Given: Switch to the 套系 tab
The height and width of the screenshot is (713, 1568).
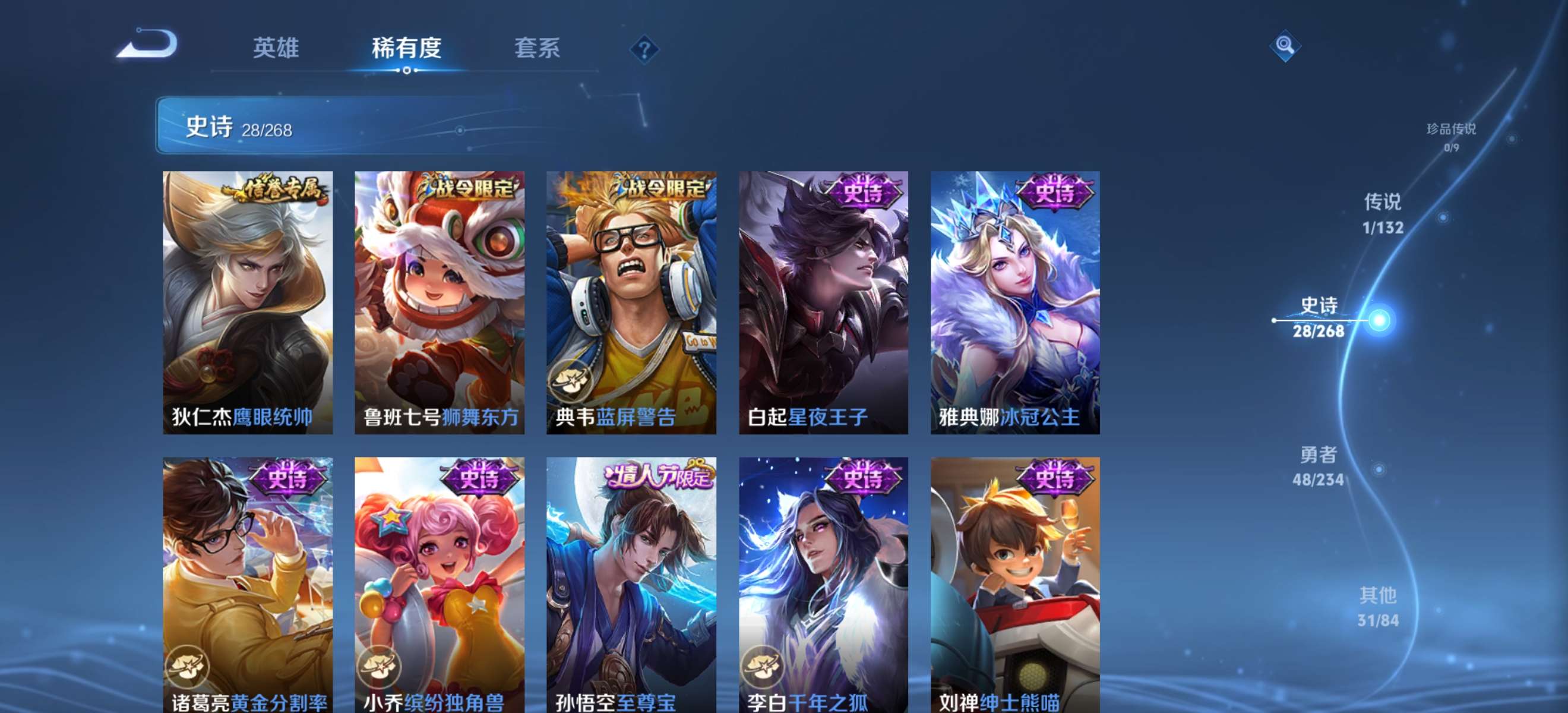Looking at the screenshot, I should (x=537, y=49).
